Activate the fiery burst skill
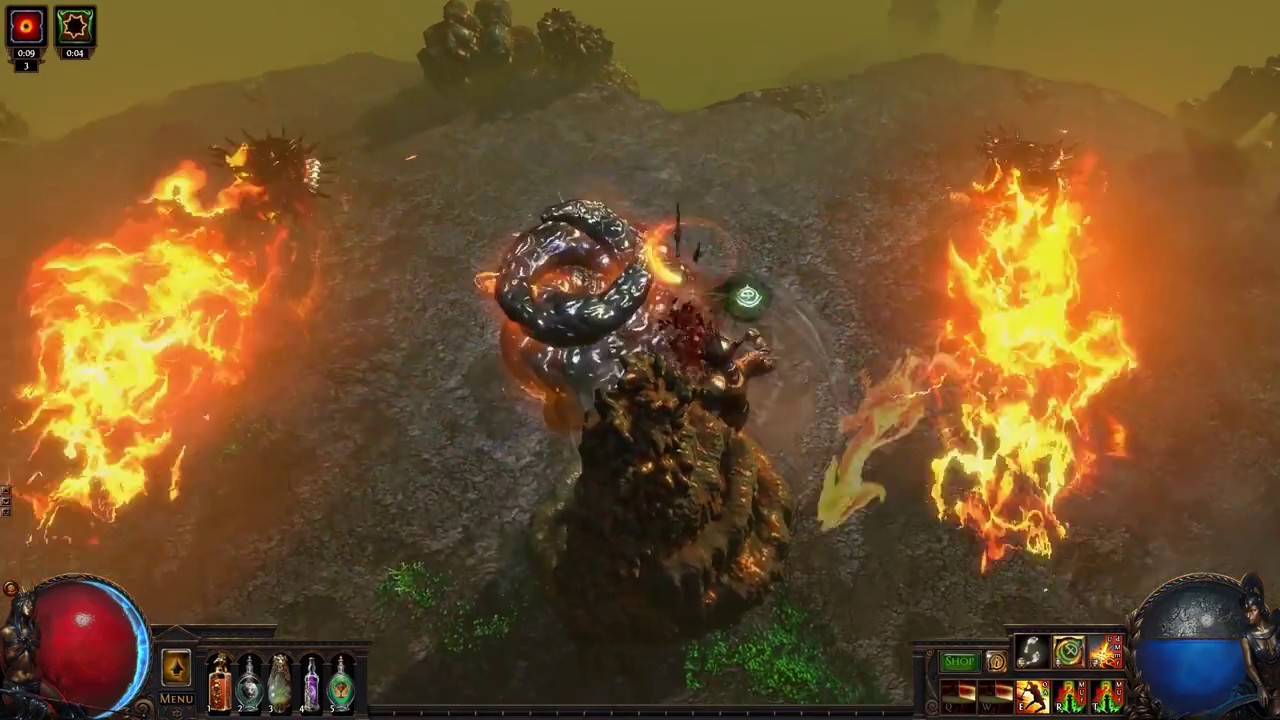The height and width of the screenshot is (720, 1280). pyautogui.click(x=1106, y=652)
